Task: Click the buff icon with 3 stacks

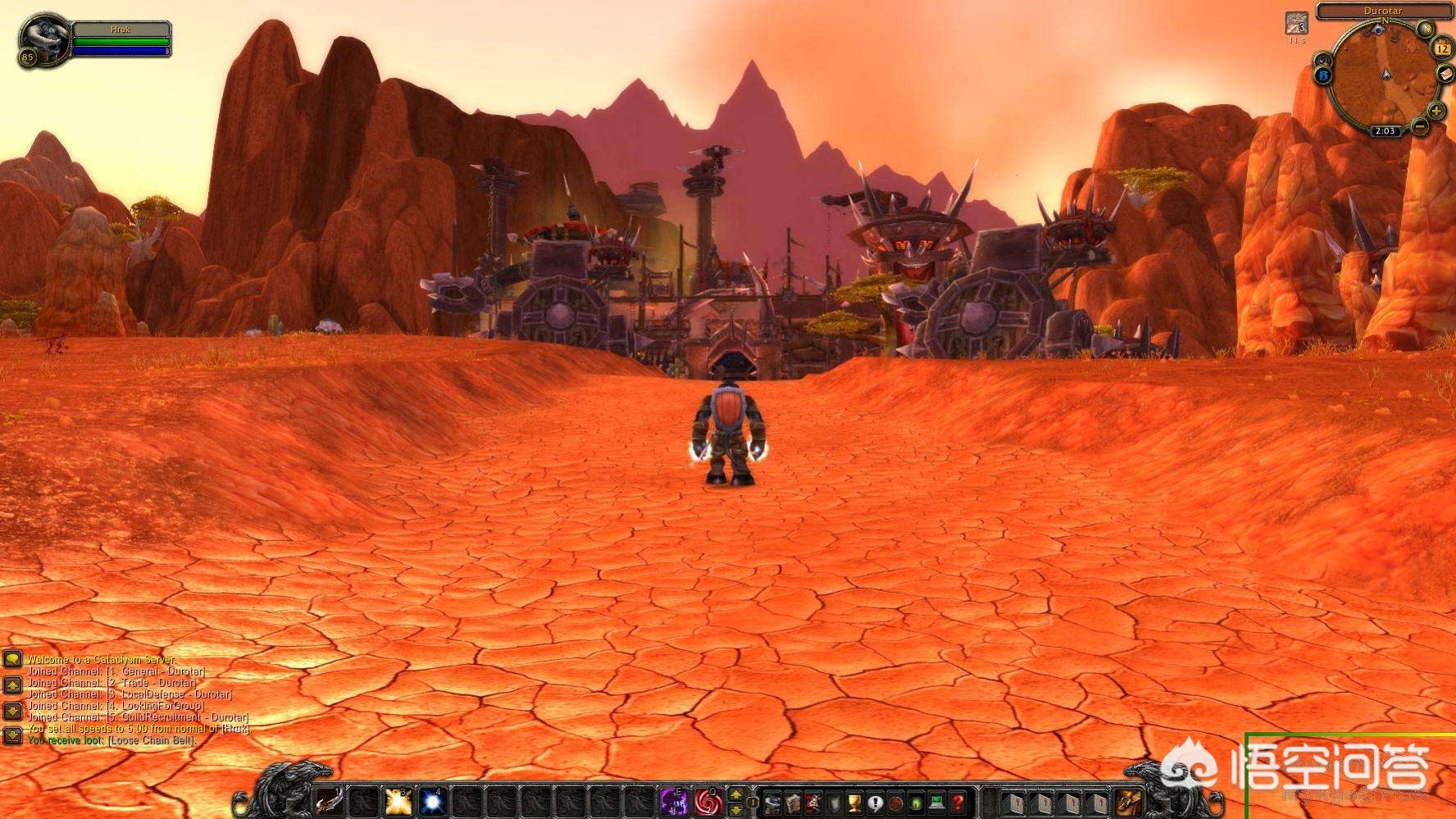Action: (1296, 23)
